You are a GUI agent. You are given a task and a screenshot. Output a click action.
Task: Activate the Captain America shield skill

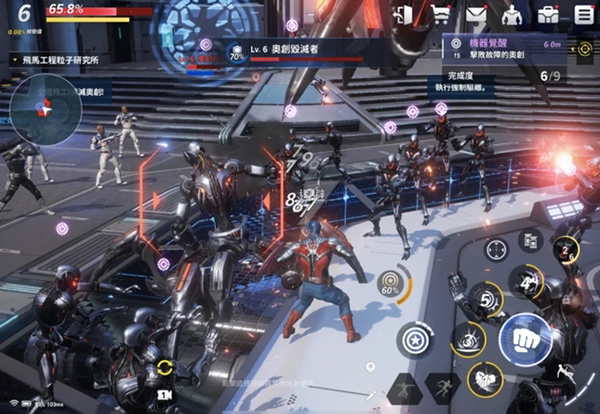click(414, 340)
